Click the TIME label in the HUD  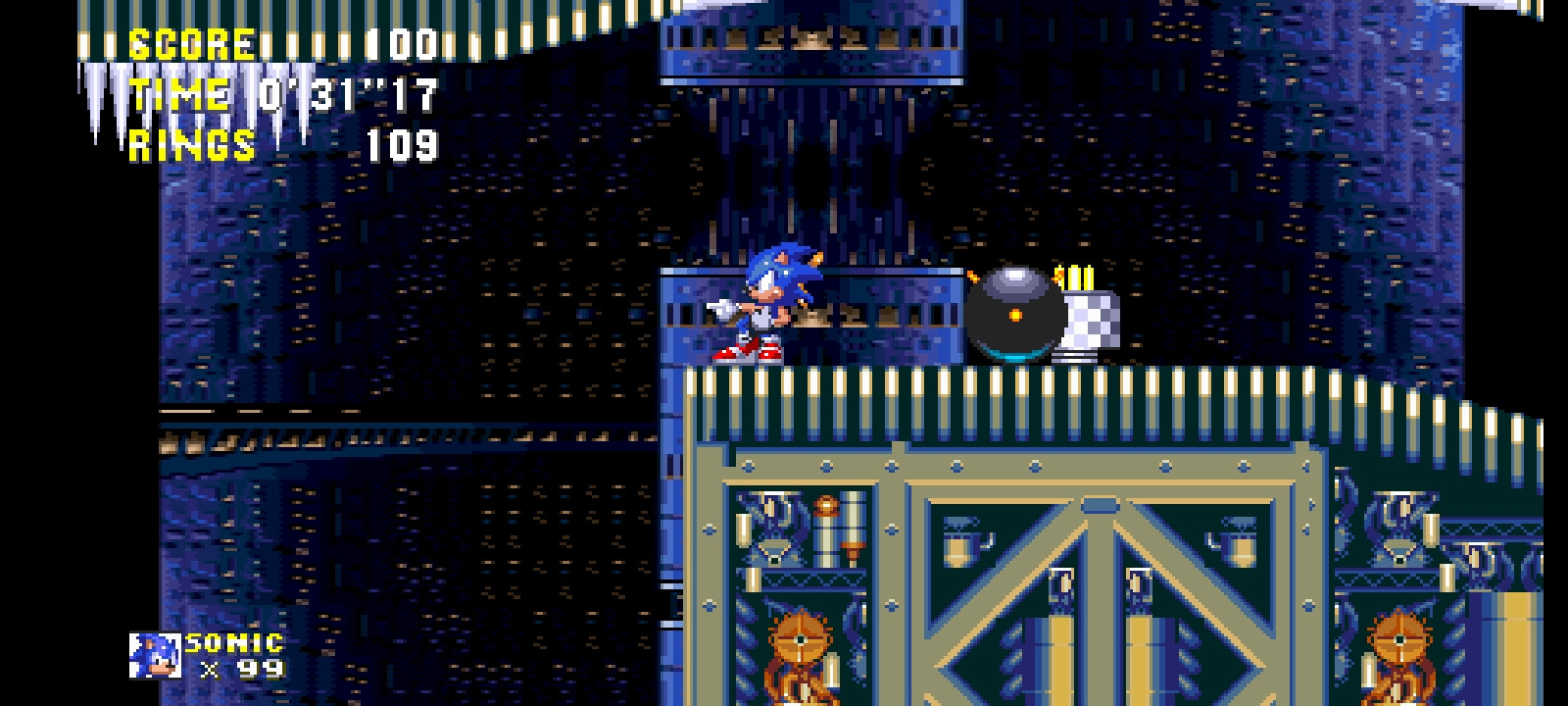(181, 95)
